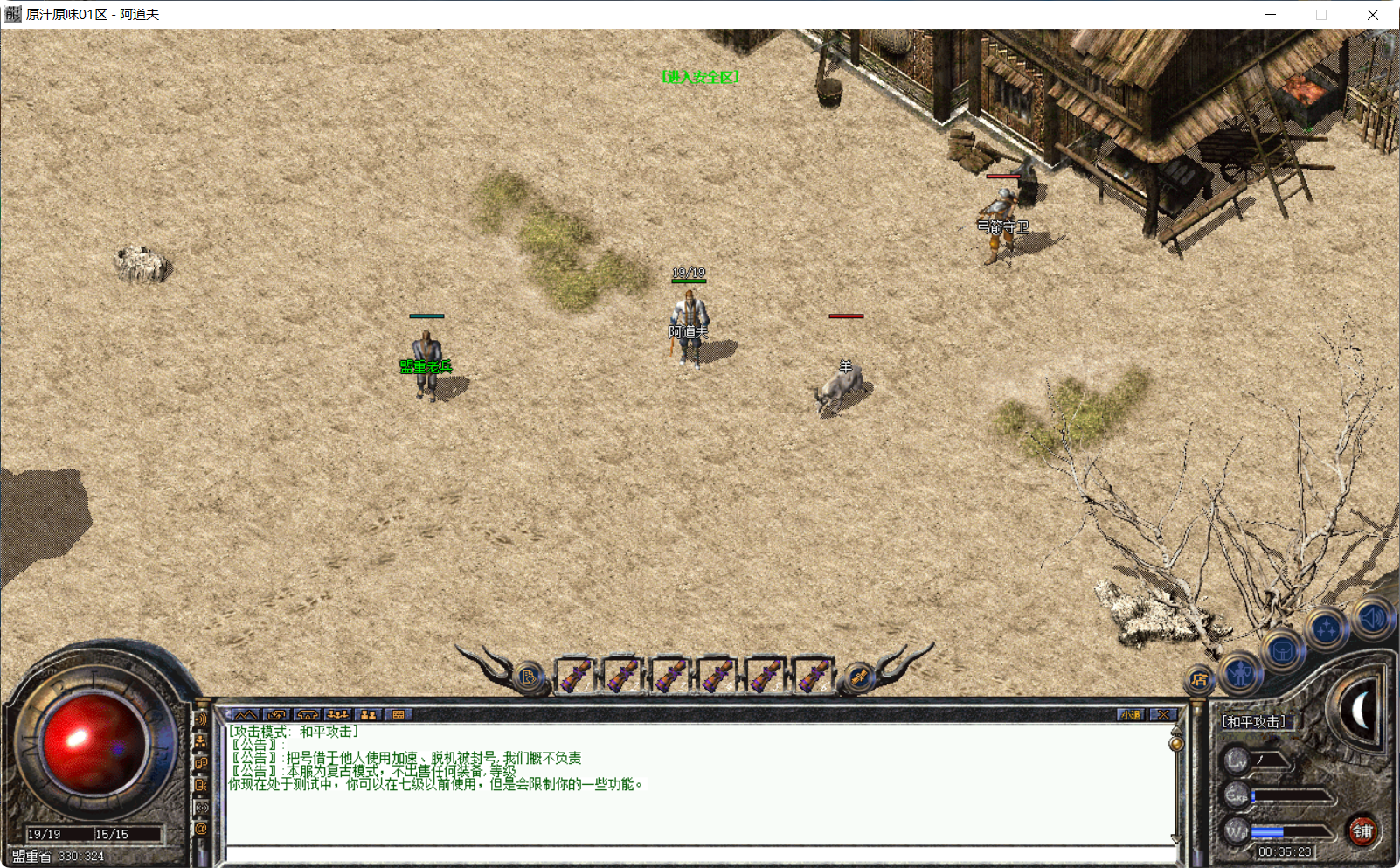Minimize the chat with the 小退 button
The height and width of the screenshot is (868, 1400).
[1131, 714]
